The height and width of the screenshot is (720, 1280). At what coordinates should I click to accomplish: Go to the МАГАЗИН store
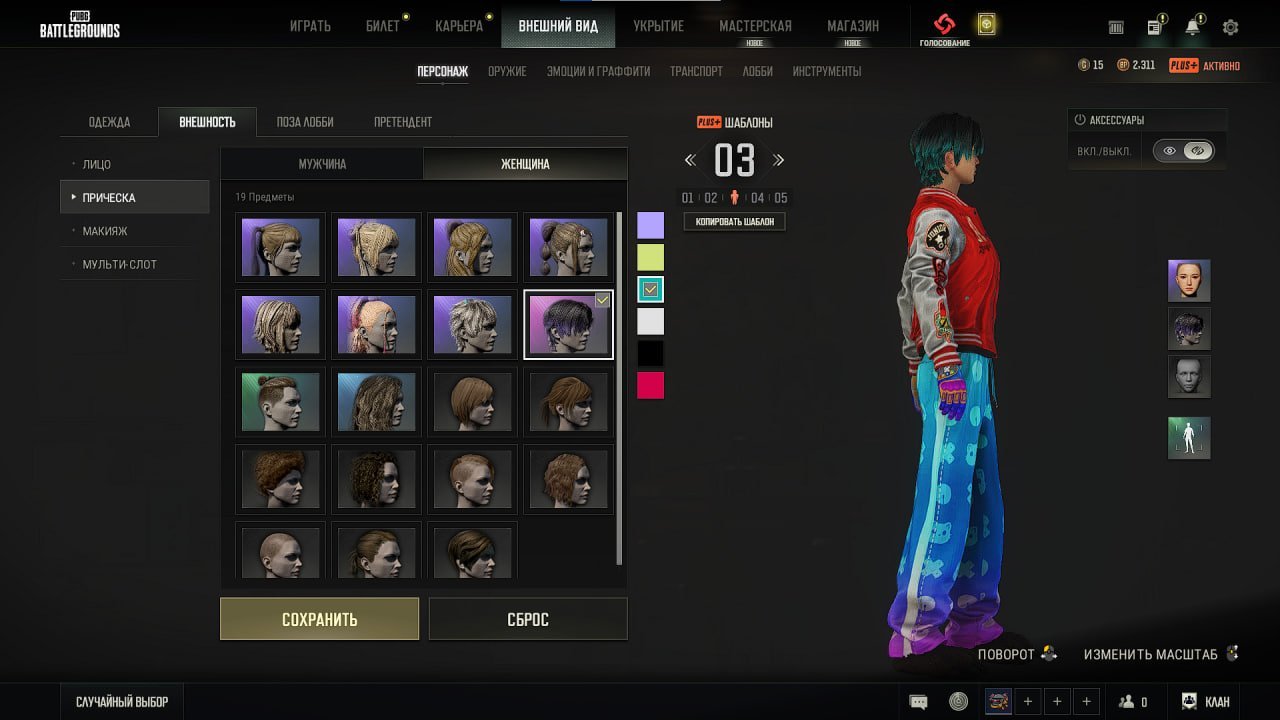point(853,26)
